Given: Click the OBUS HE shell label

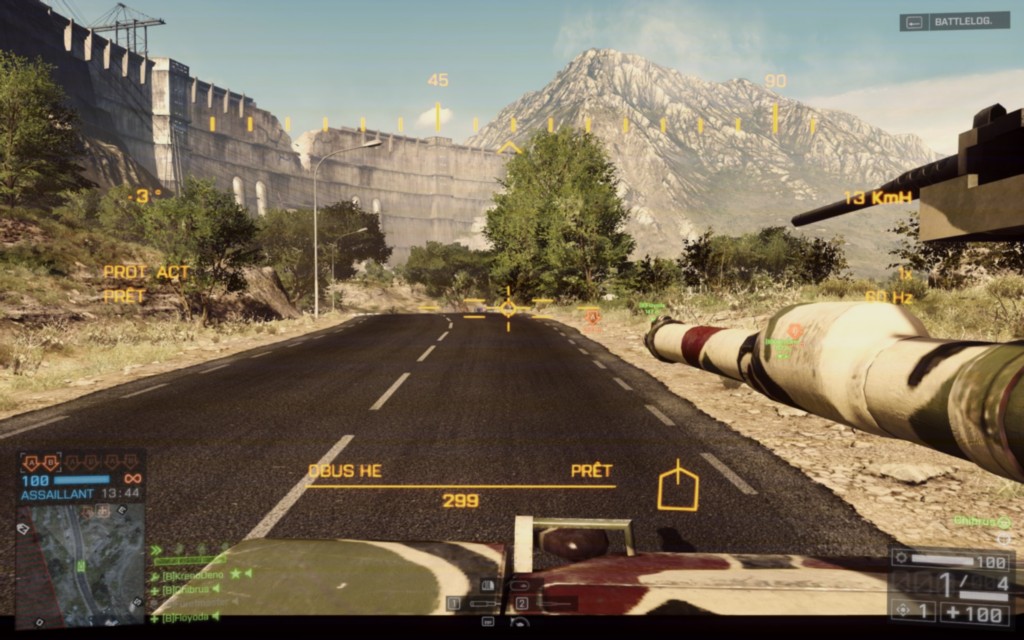Looking at the screenshot, I should (x=345, y=471).
